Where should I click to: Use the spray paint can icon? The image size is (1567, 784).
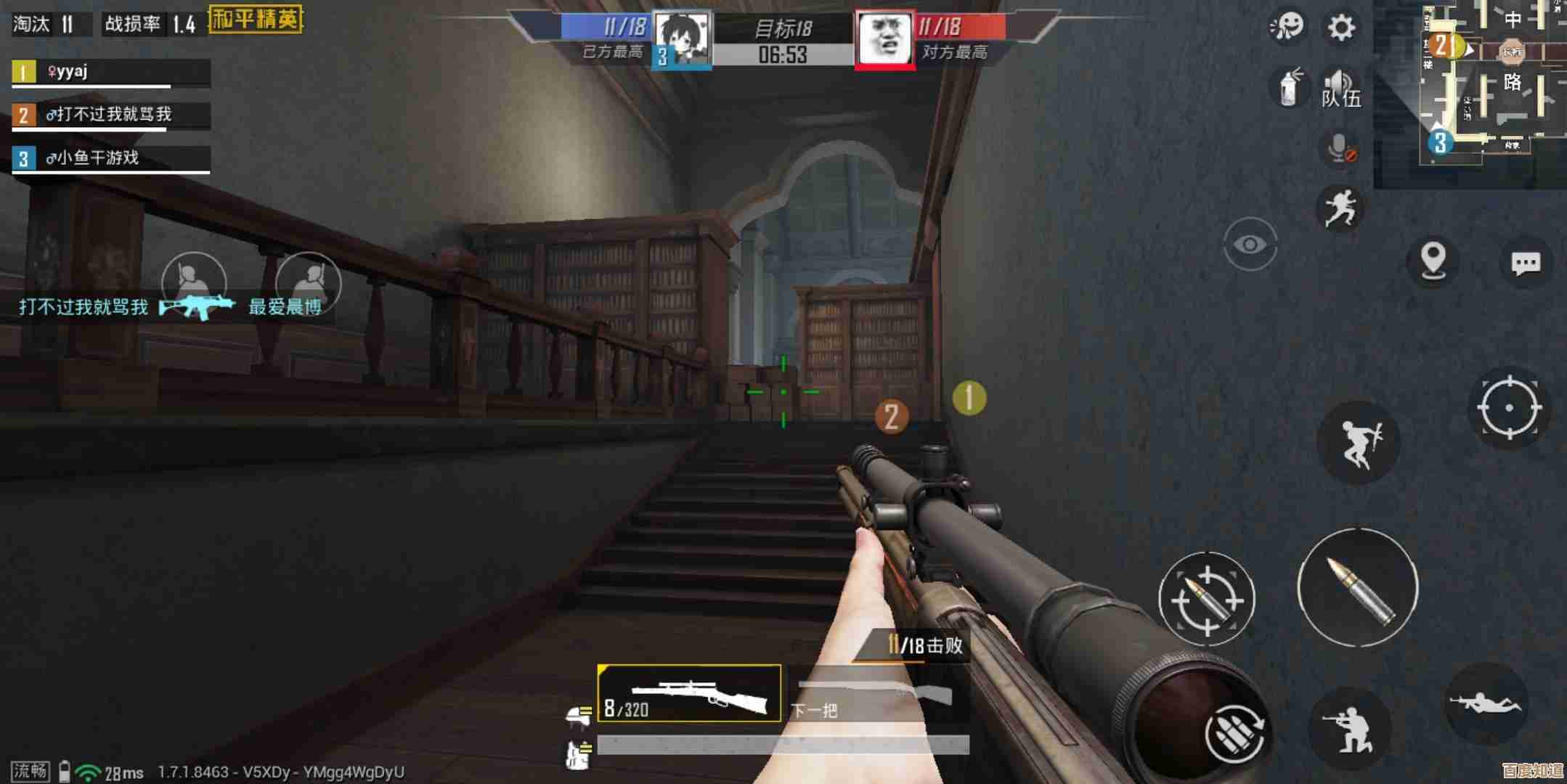click(x=1289, y=89)
